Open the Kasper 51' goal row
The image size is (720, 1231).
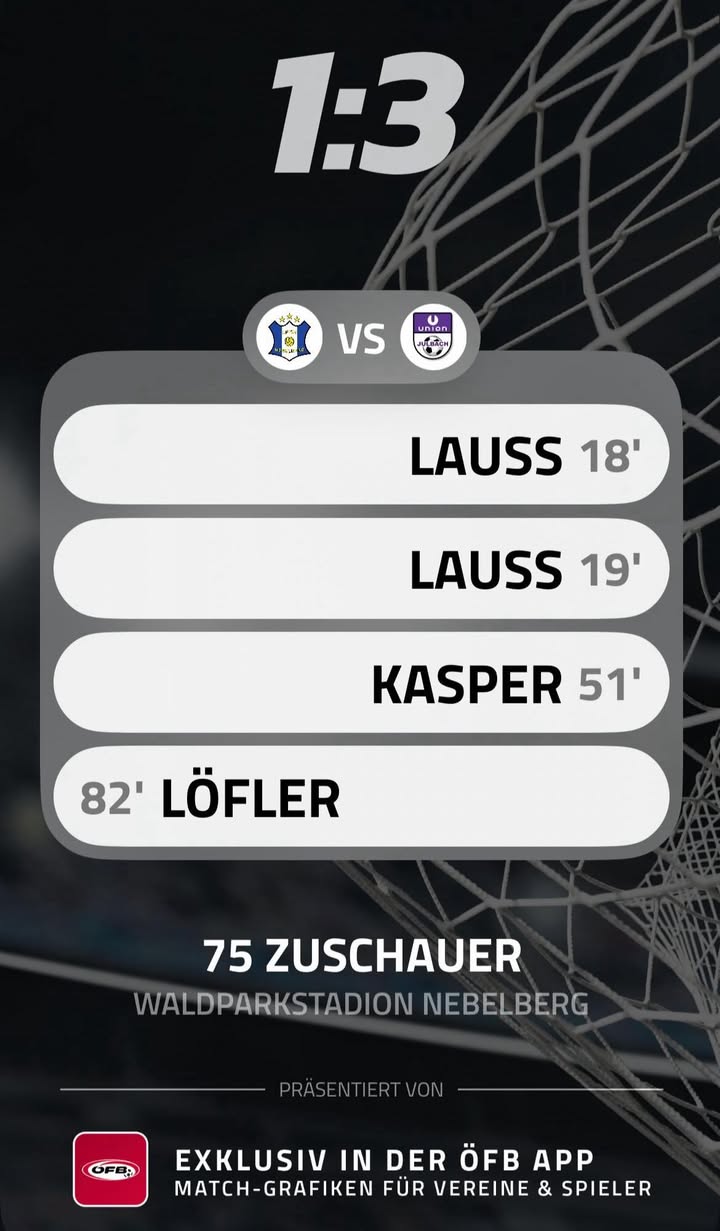pos(361,684)
